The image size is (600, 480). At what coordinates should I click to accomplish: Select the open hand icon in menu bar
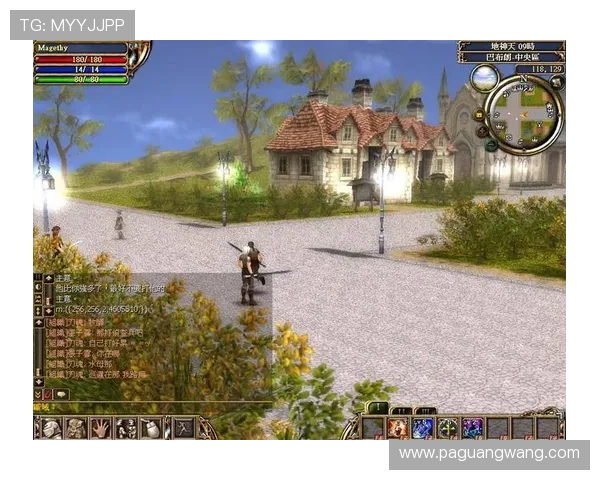[x=101, y=428]
